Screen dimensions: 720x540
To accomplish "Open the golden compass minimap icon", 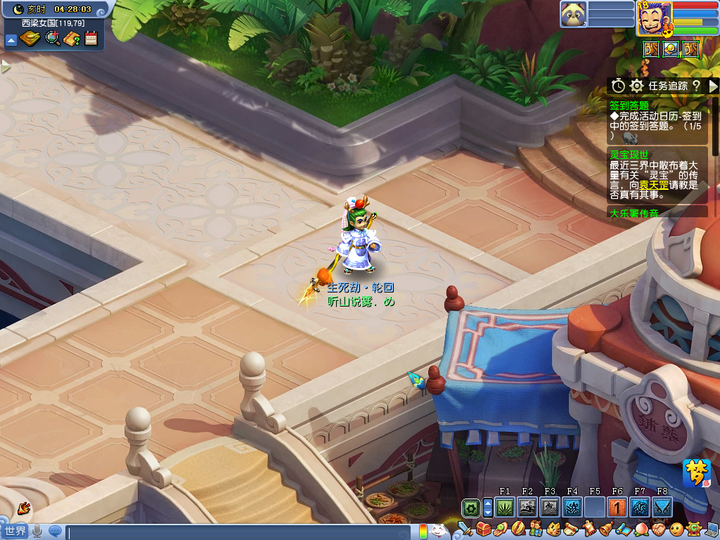I will [x=30, y=39].
